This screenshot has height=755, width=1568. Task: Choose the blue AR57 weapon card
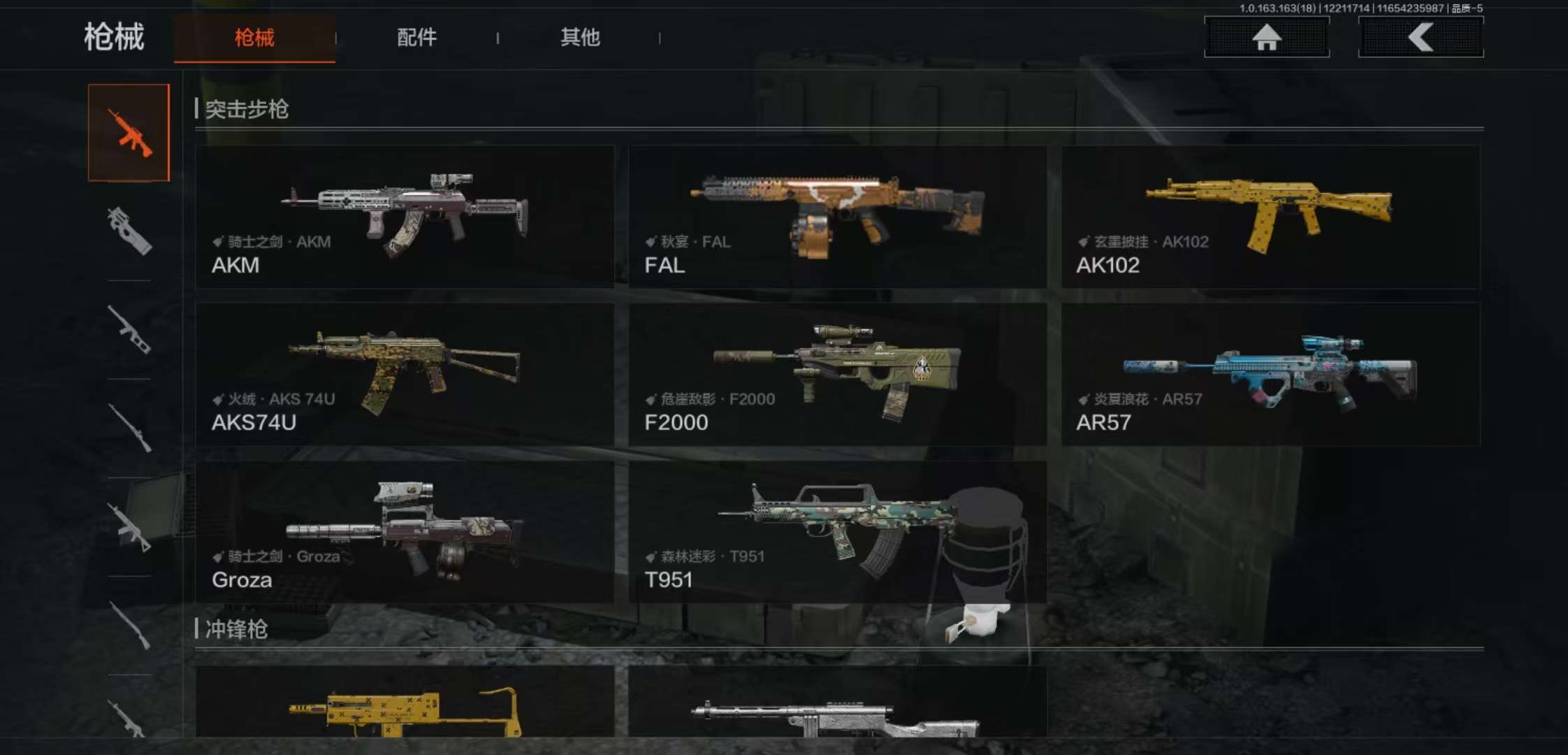(1270, 374)
